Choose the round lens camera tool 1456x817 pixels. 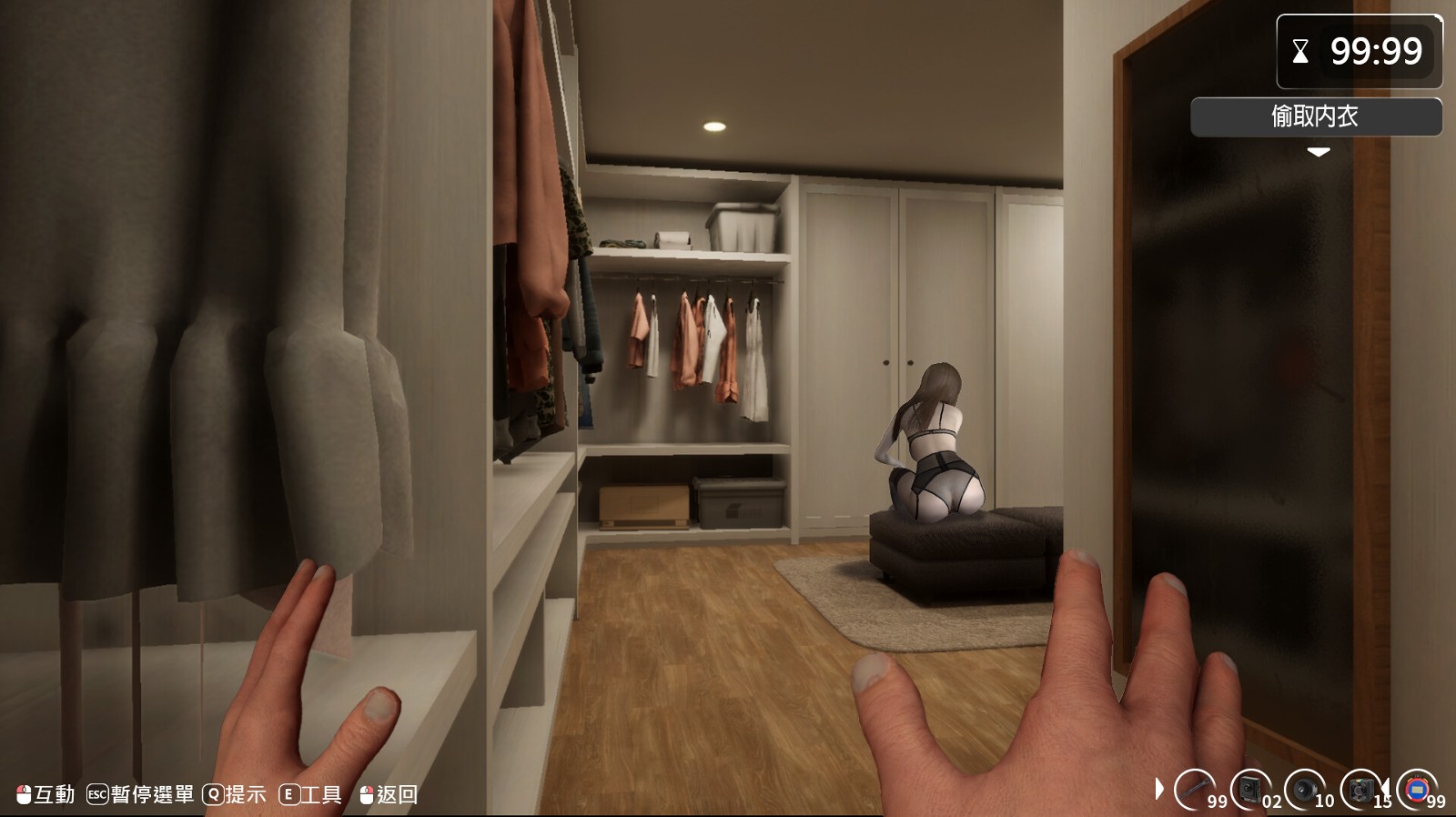tap(1306, 789)
